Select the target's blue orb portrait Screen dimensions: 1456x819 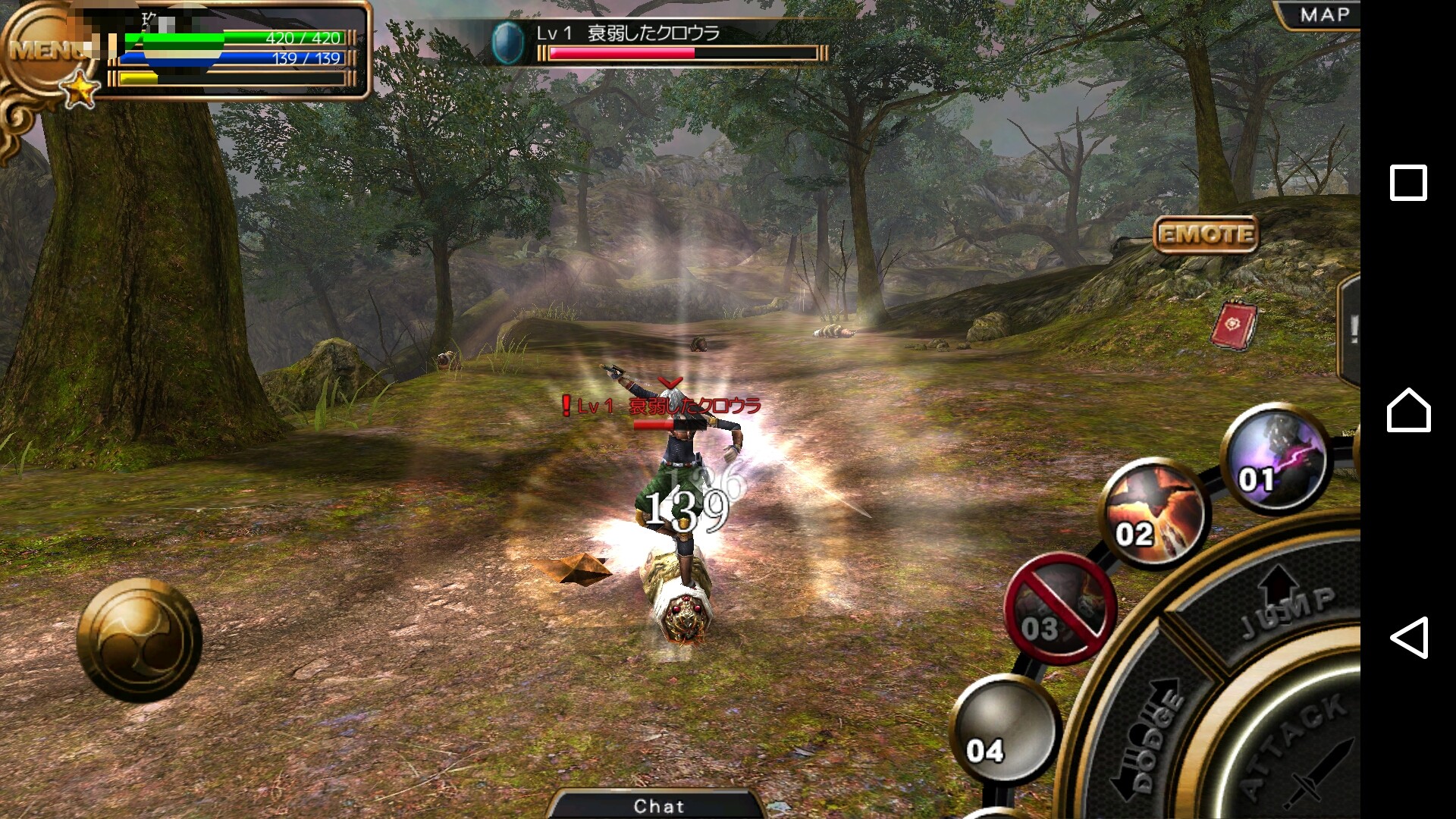coord(507,42)
